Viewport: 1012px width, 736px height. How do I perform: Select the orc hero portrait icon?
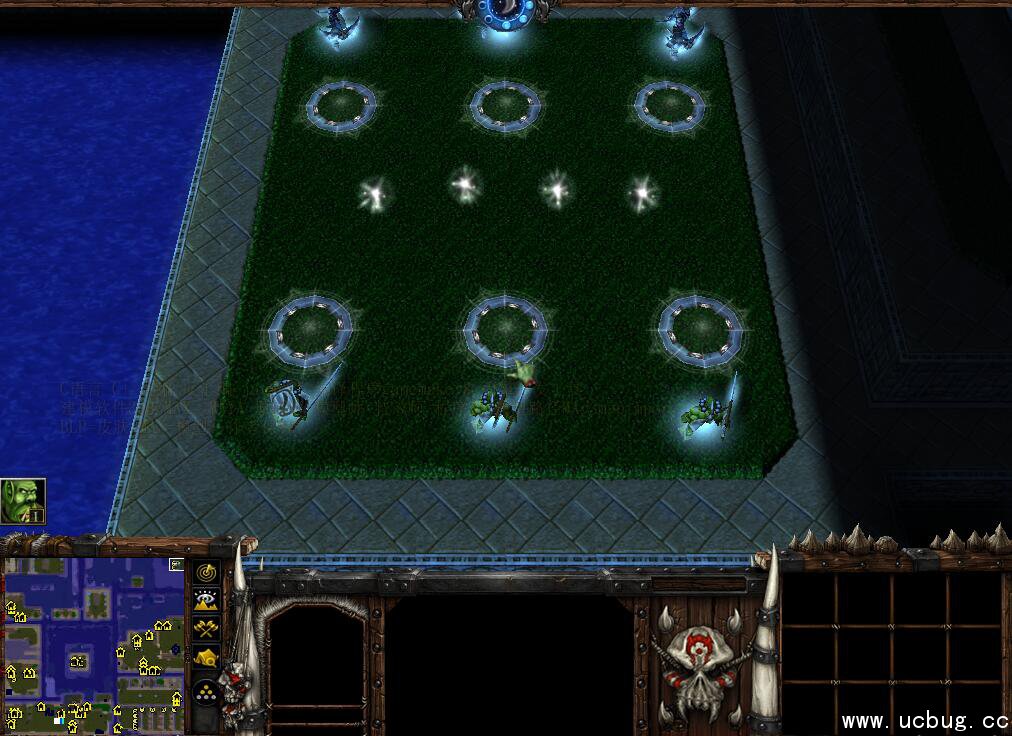coord(22,501)
